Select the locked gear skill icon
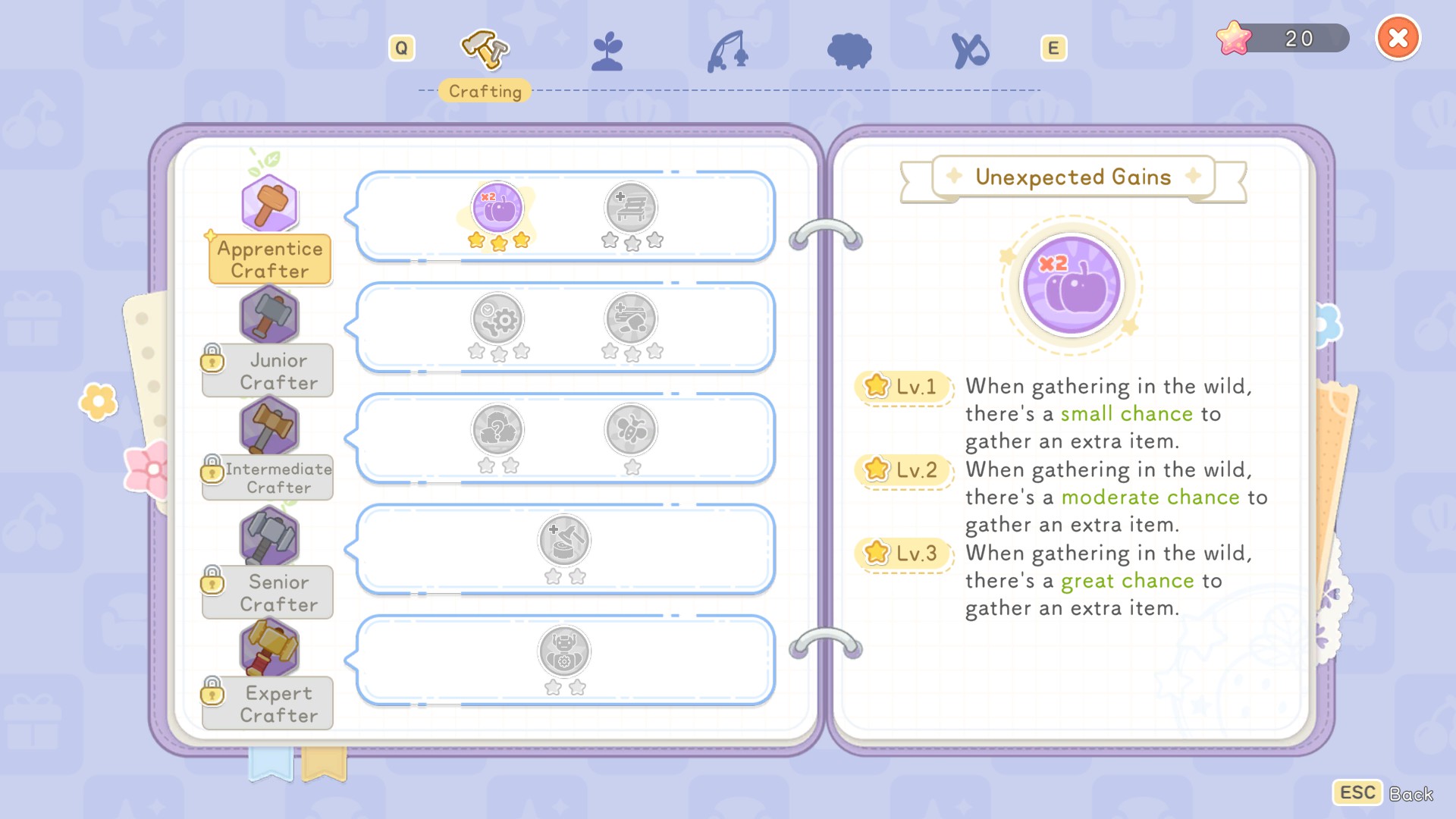This screenshot has height=819, width=1456. 497,319
